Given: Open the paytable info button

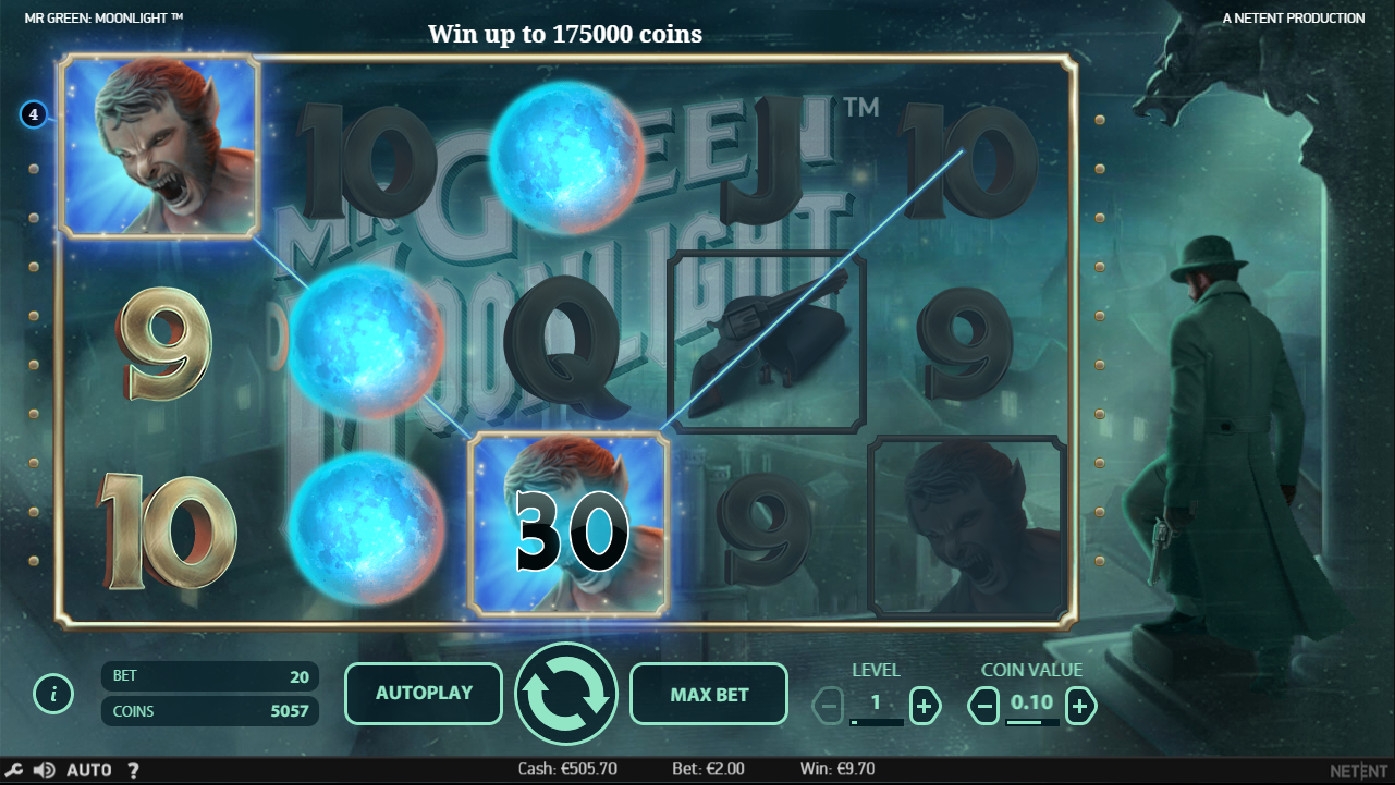Looking at the screenshot, I should (53, 693).
